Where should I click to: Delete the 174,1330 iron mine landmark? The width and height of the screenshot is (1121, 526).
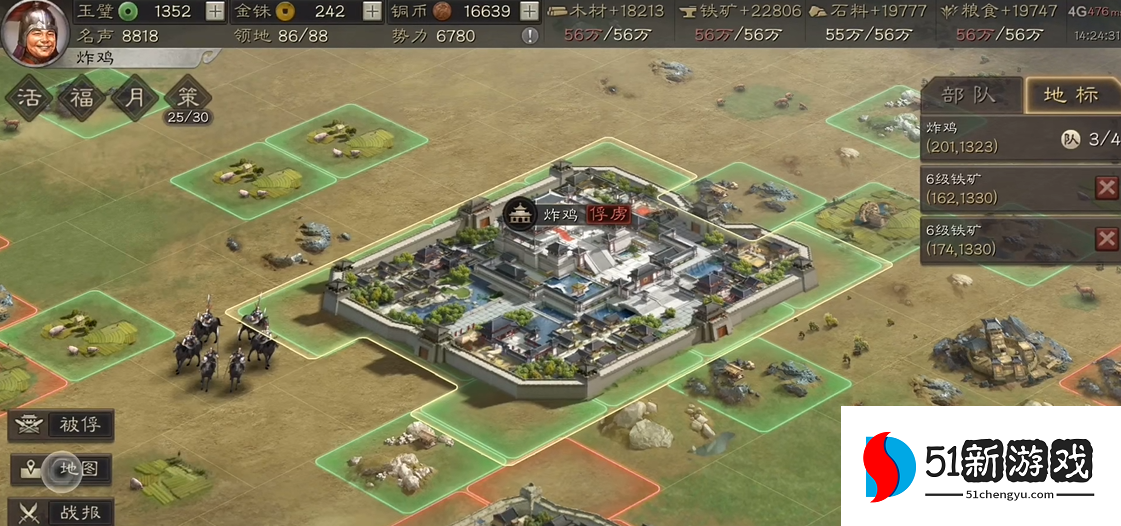[x=1106, y=238]
